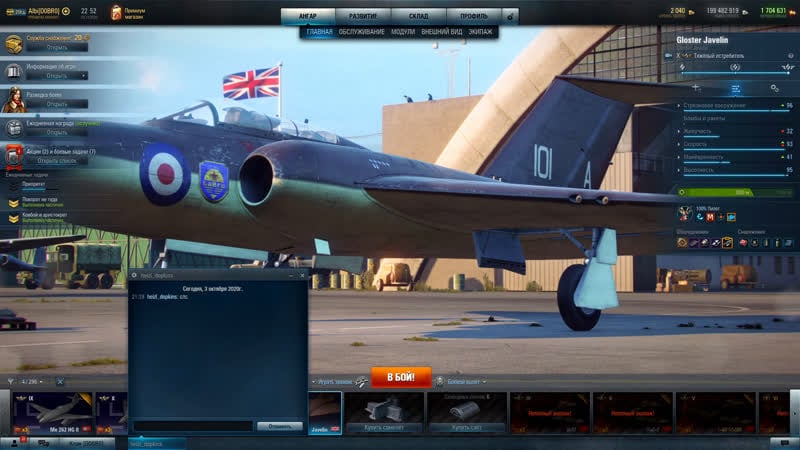Open the Премиум магазин
Screen dimensions: 800x450
(135, 13)
